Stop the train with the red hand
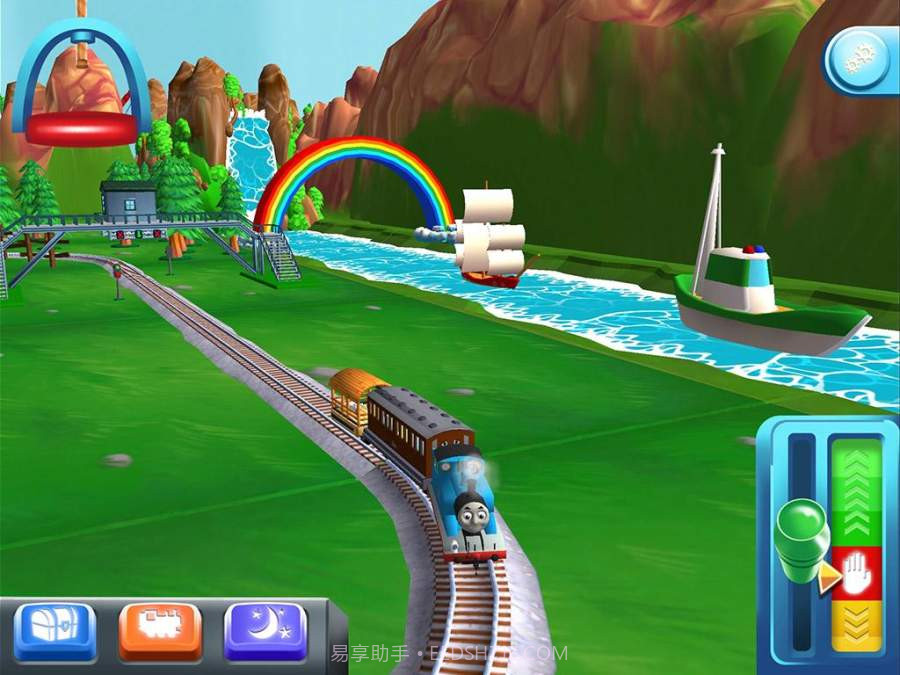The image size is (900, 675). [x=856, y=573]
